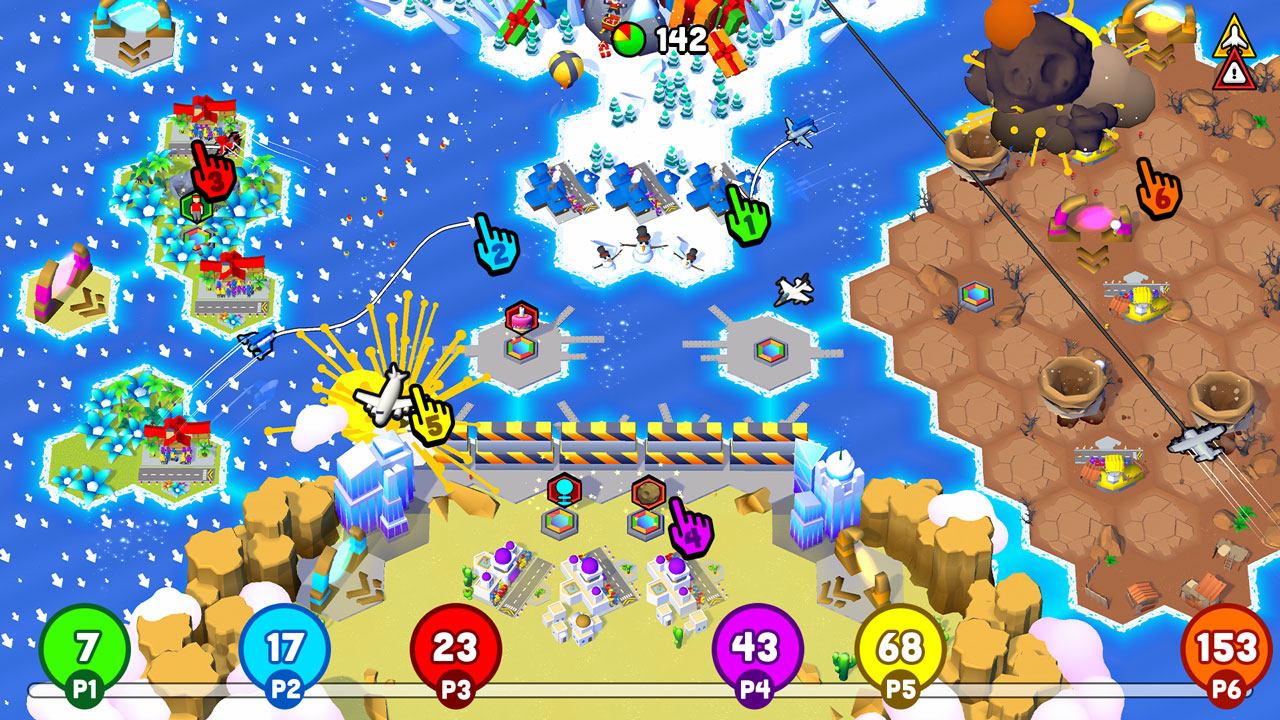The width and height of the screenshot is (1280, 720).
Task: Toggle the teal hexagon beacon above the sandy city
Action: [x=565, y=488]
